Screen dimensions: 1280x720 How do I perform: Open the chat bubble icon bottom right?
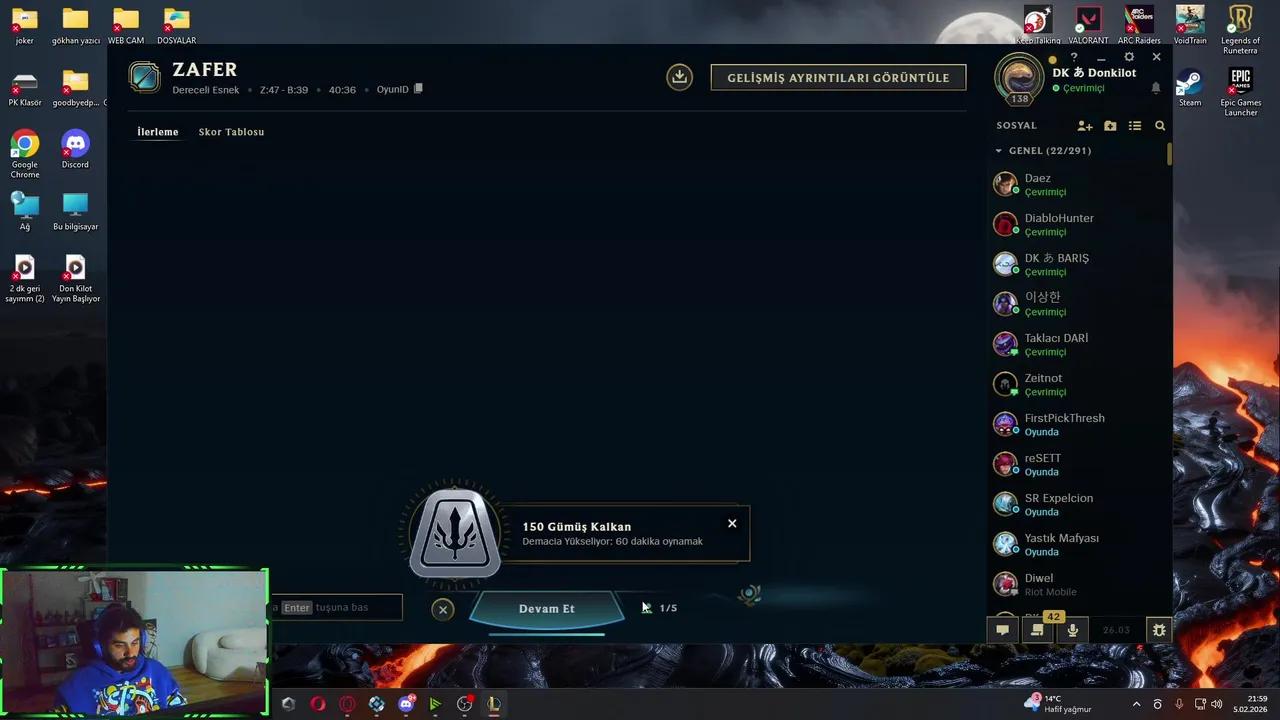pos(1002,630)
